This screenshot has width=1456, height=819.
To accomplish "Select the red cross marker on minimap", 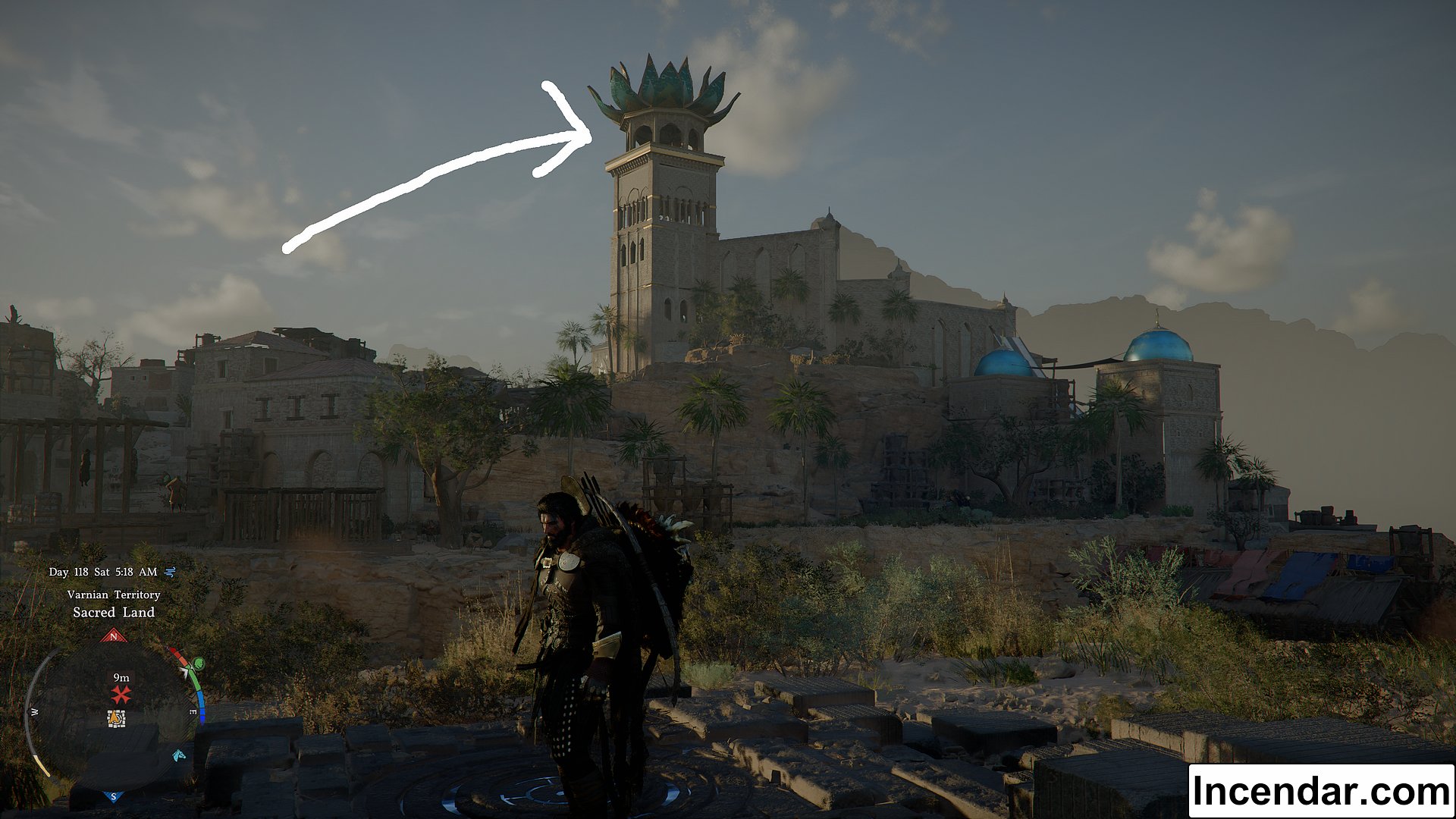I will 121,694.
